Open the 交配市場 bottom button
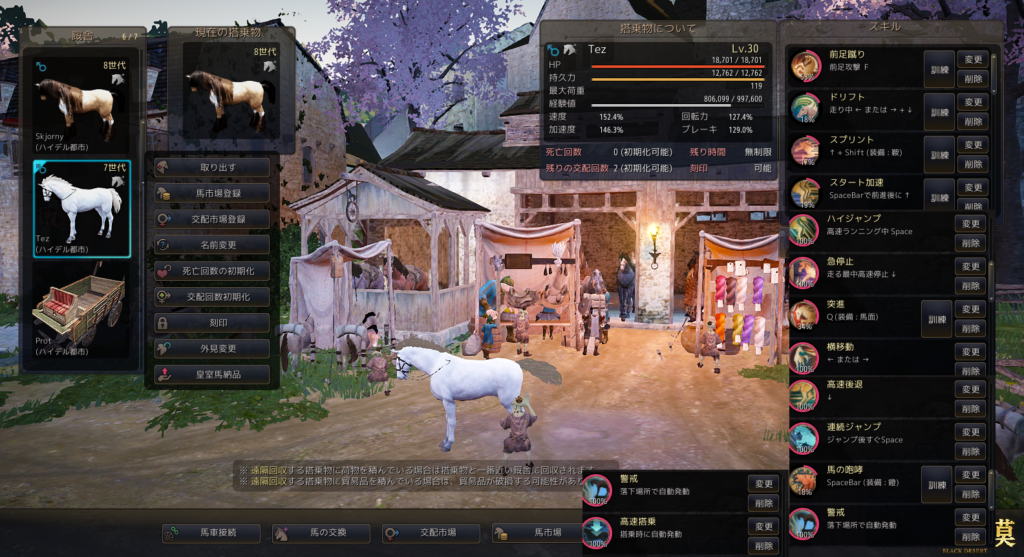This screenshot has height=557, width=1024. (x=431, y=533)
